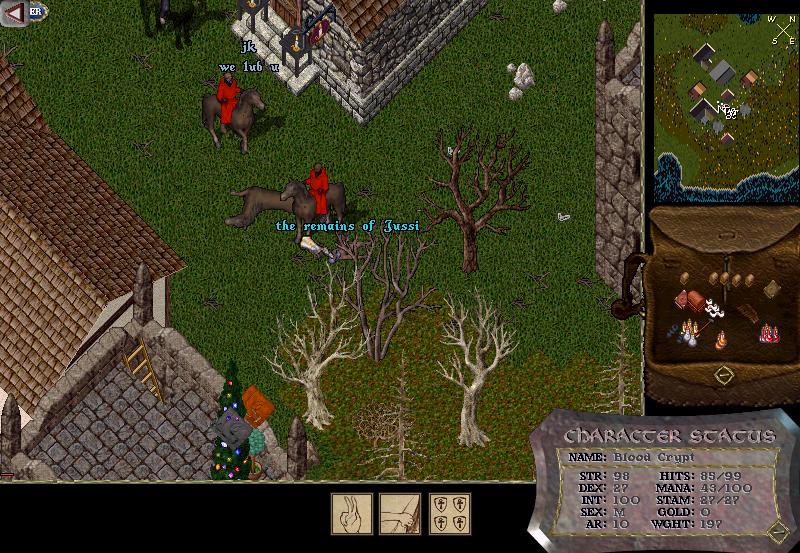
Task: Minimize the backpack using its diamond button
Action: coord(725,375)
